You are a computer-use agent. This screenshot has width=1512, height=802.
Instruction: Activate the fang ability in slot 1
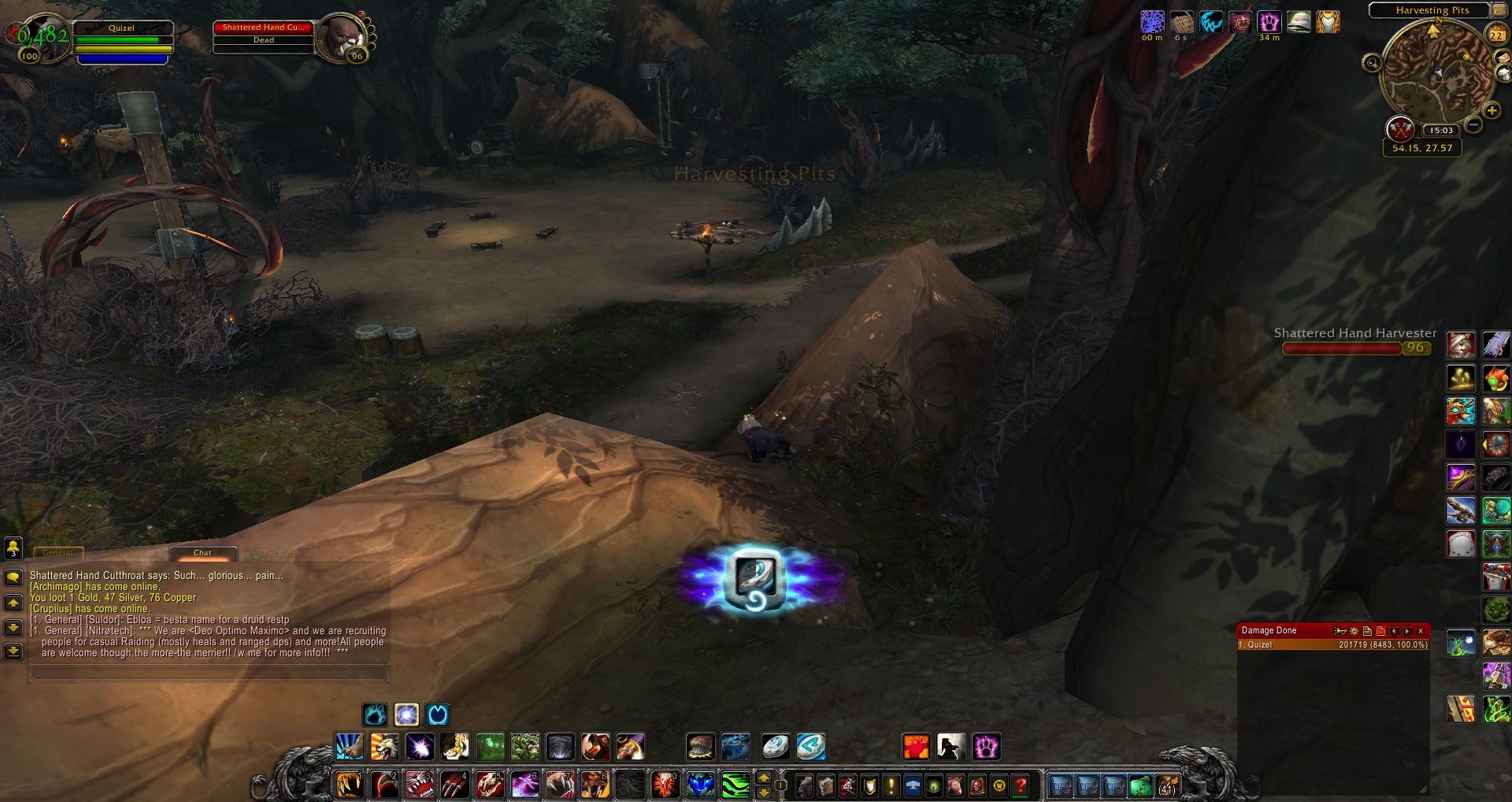[350, 785]
